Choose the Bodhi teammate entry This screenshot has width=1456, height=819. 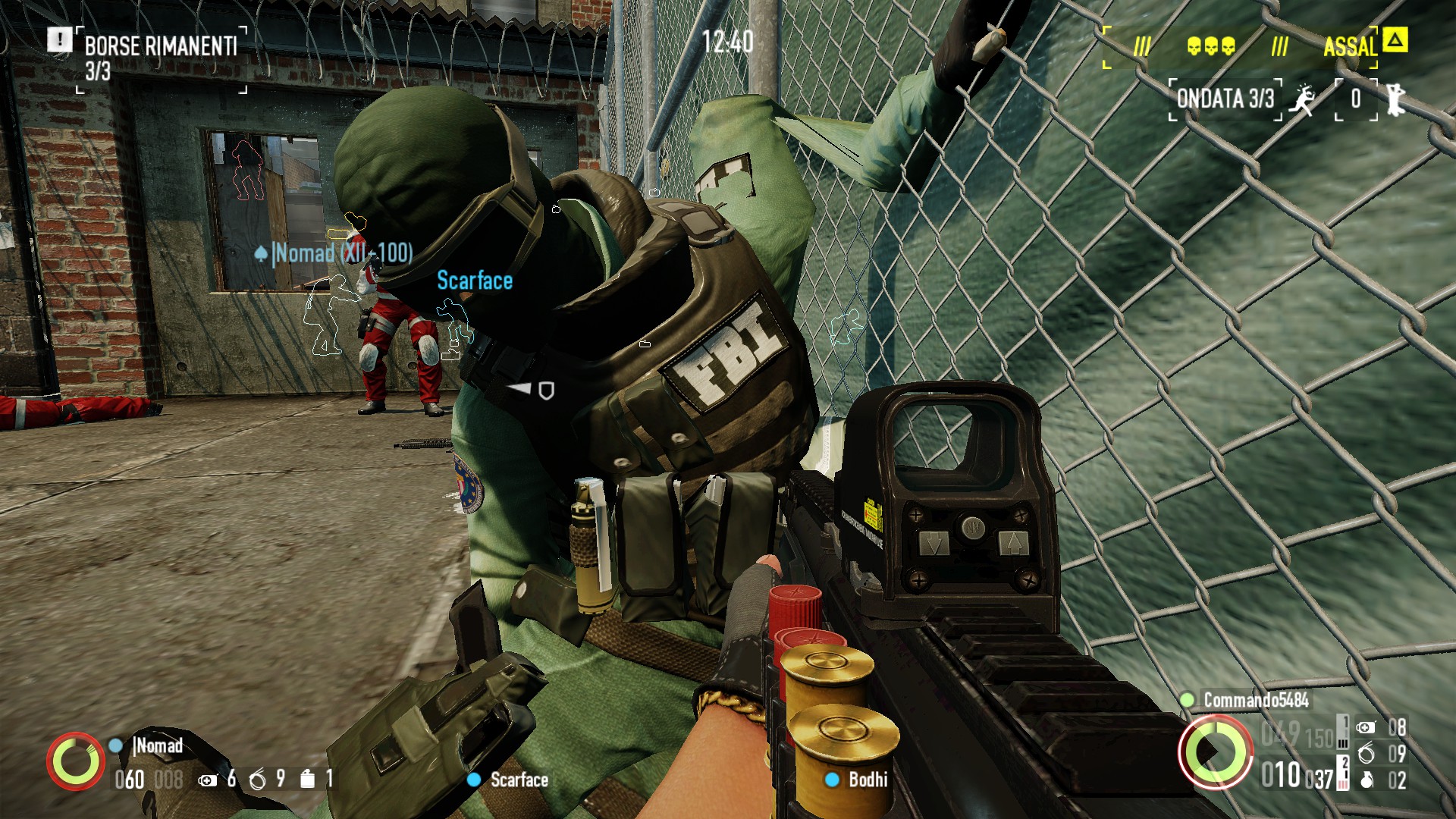click(867, 780)
